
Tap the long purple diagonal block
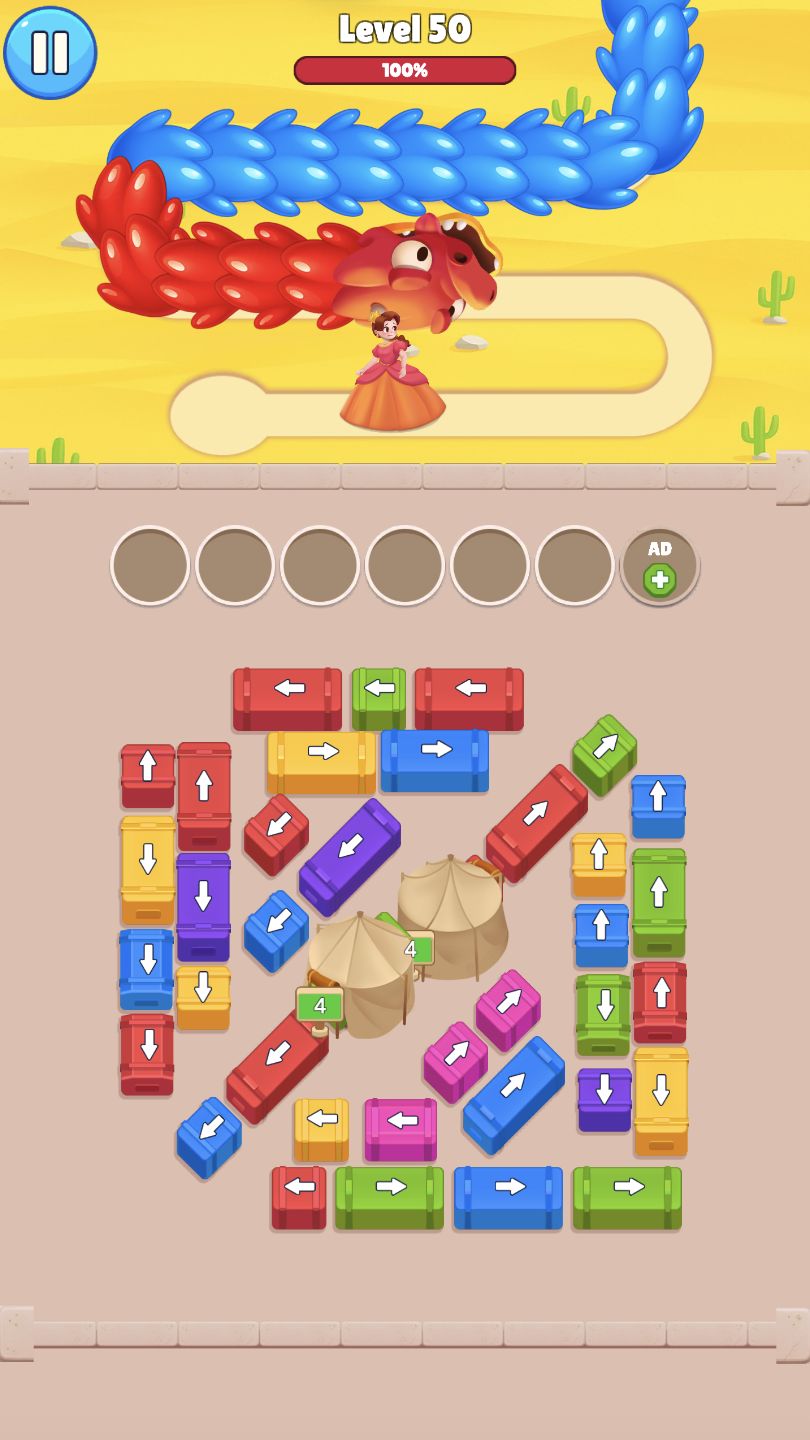pyautogui.click(x=349, y=856)
